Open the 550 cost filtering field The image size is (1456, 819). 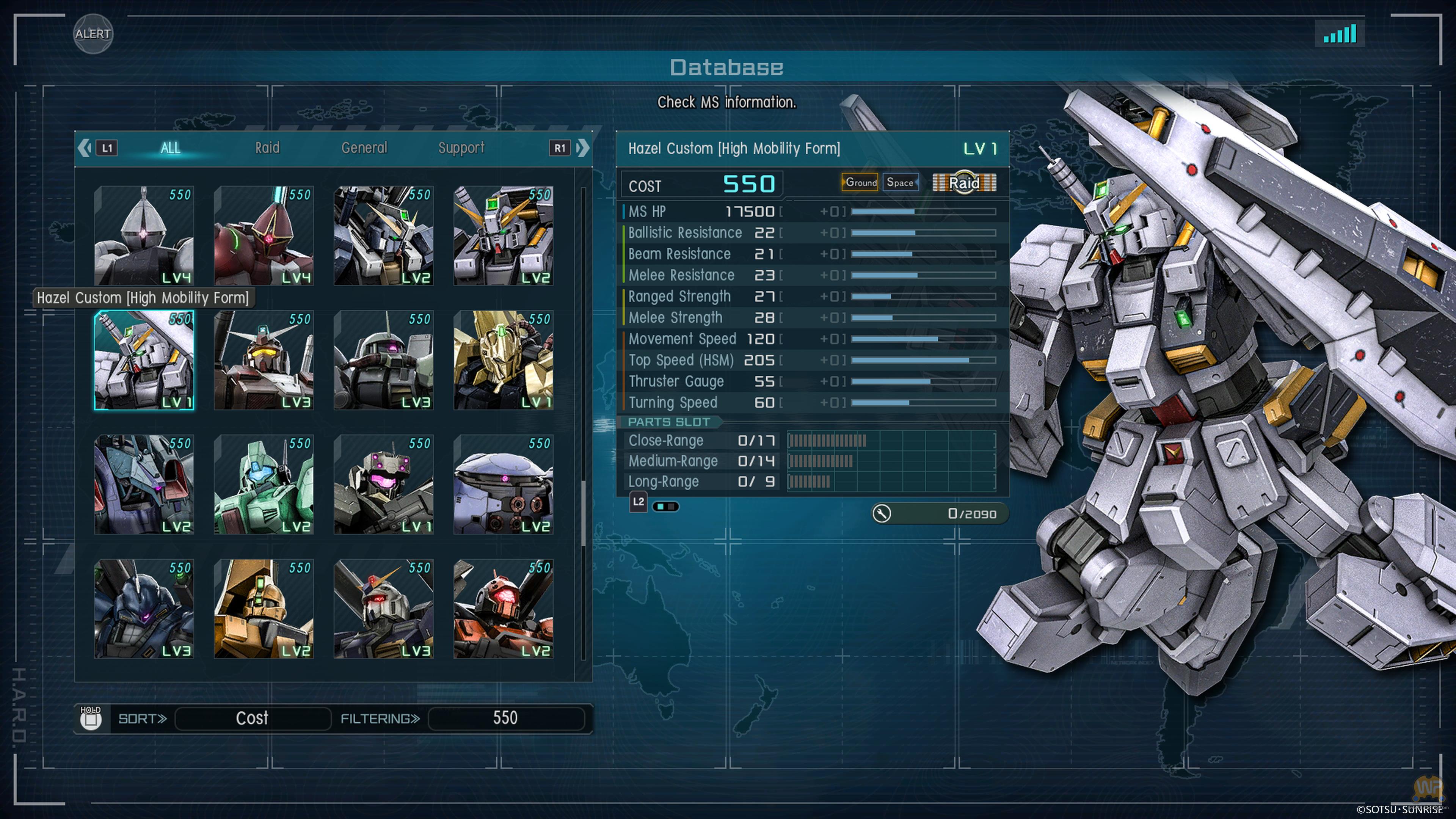coord(505,719)
